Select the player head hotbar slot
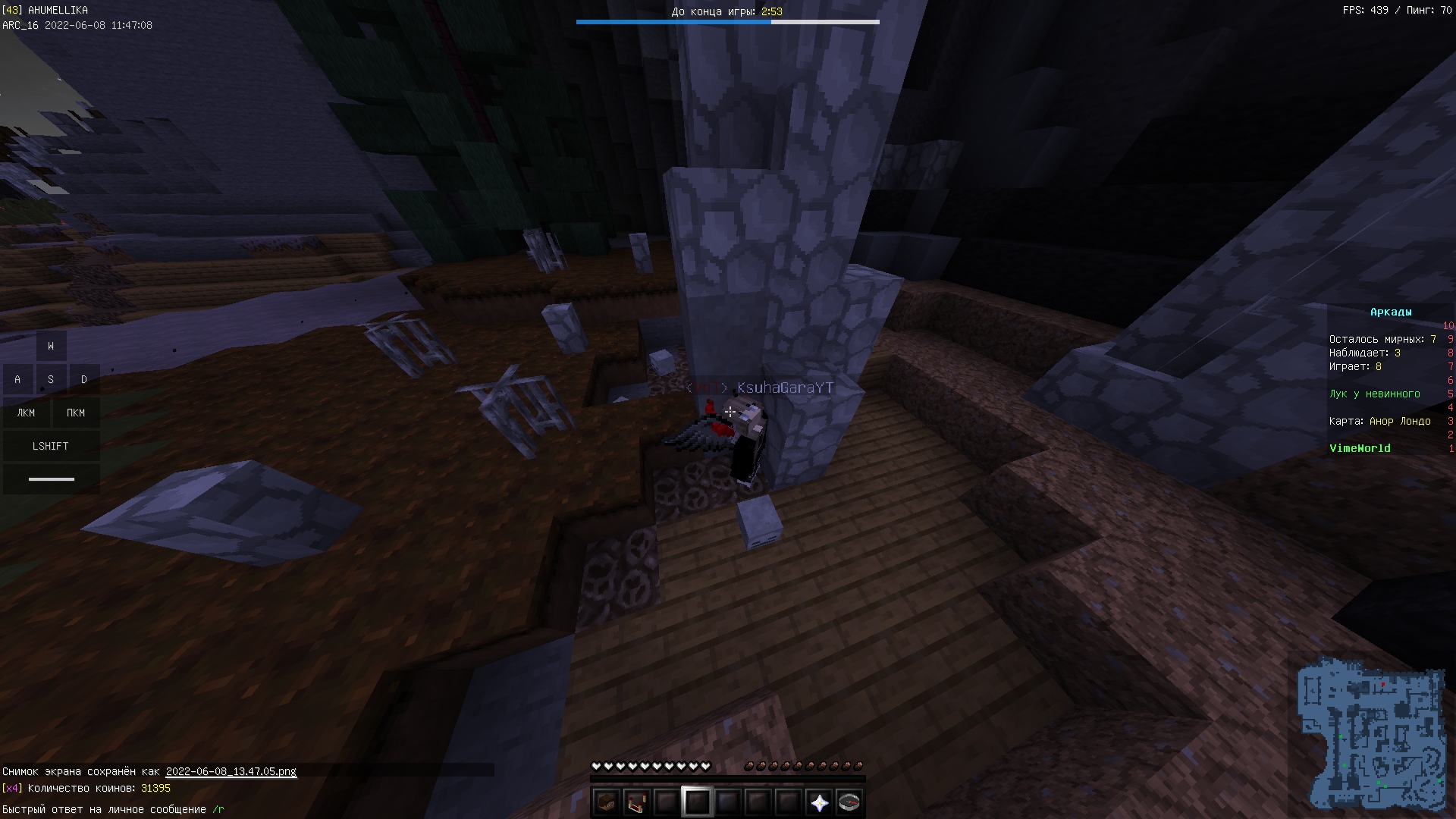 [x=606, y=802]
